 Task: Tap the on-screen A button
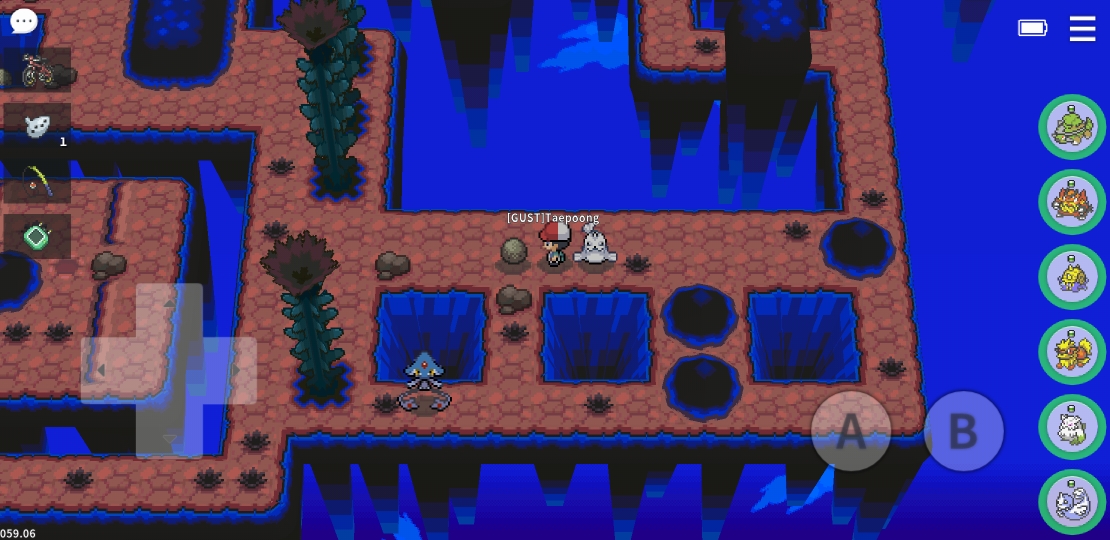click(x=850, y=431)
